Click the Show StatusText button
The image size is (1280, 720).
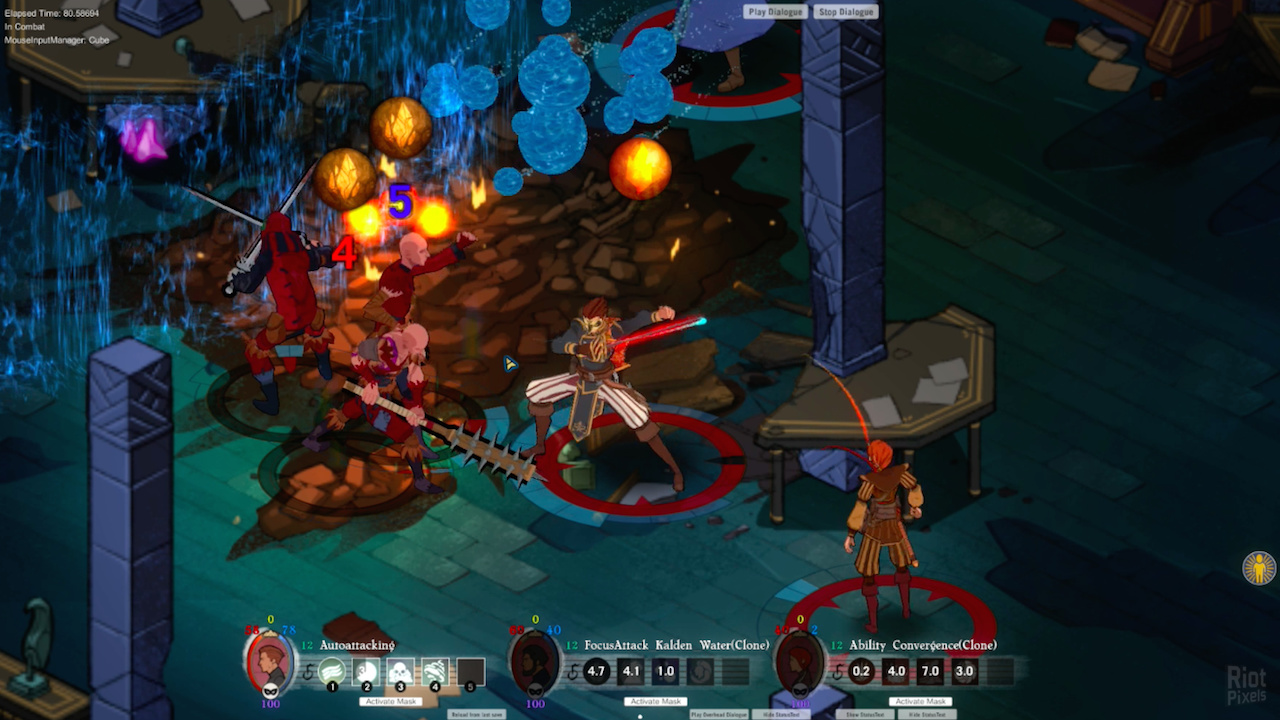867,714
